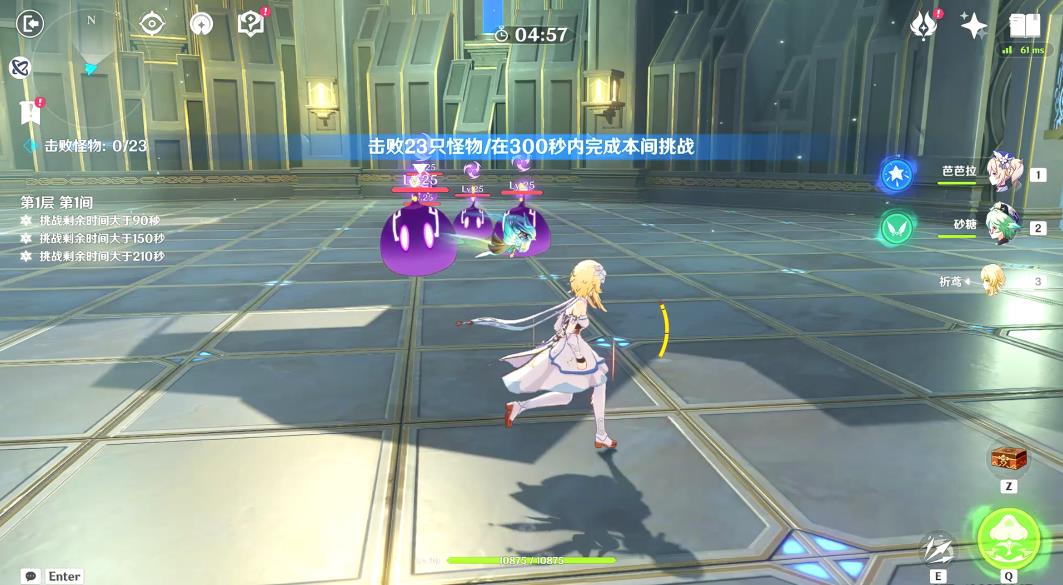Open the four-pointed star wish icon
This screenshot has height=585, width=1063.
point(974,25)
